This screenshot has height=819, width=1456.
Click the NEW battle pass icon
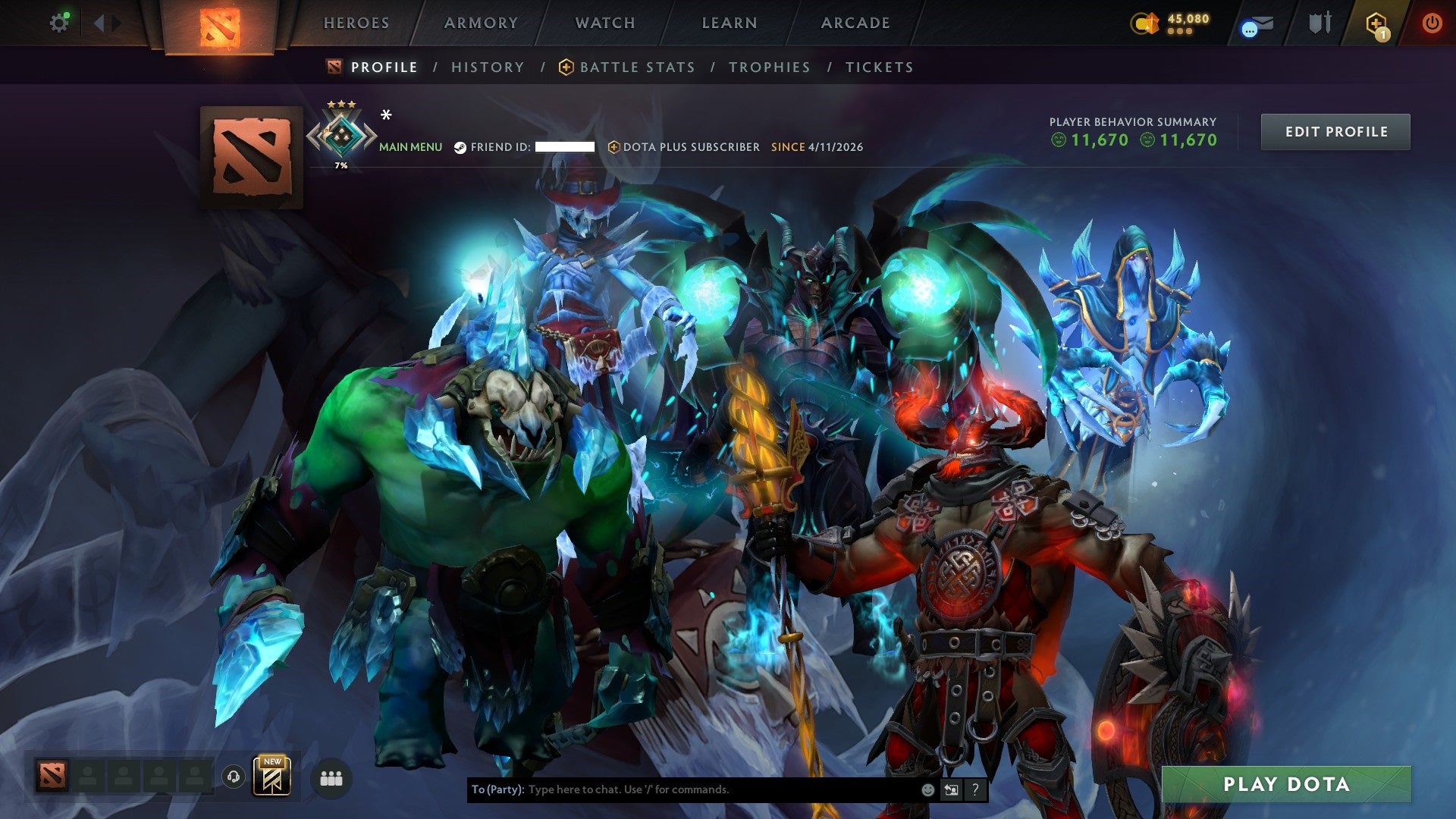(273, 777)
